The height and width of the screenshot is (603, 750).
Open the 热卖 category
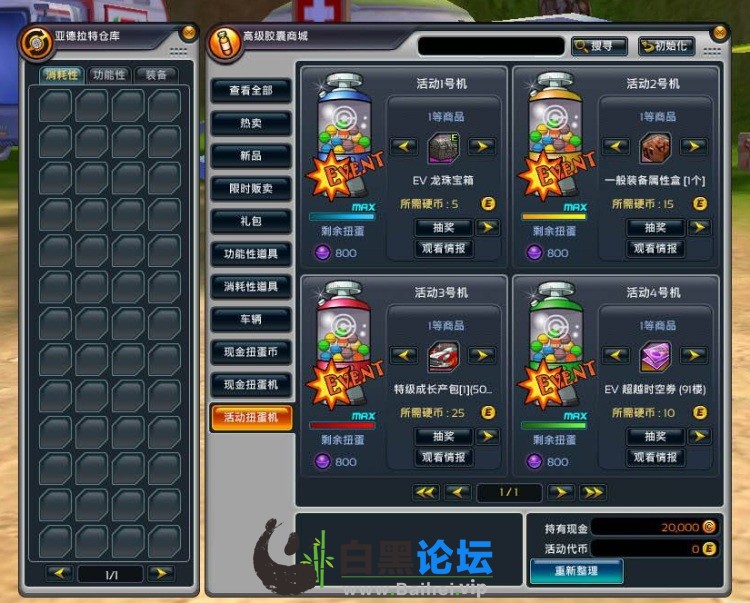(x=251, y=124)
